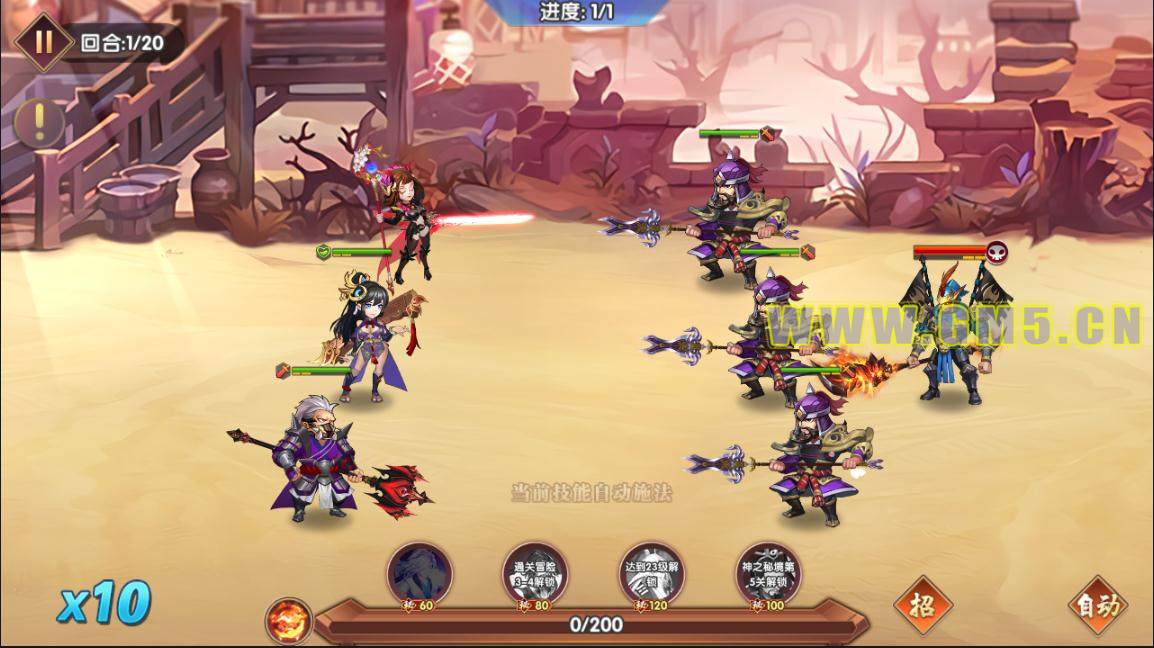Open the yellow exclamation mark info icon
Viewport: 1154px width, 648px height.
click(39, 122)
